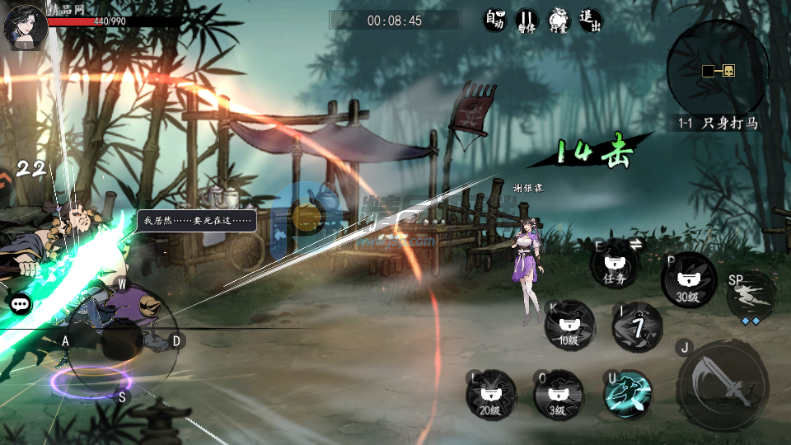
Task: Pause the game with the 暂停 button
Action: tap(526, 21)
